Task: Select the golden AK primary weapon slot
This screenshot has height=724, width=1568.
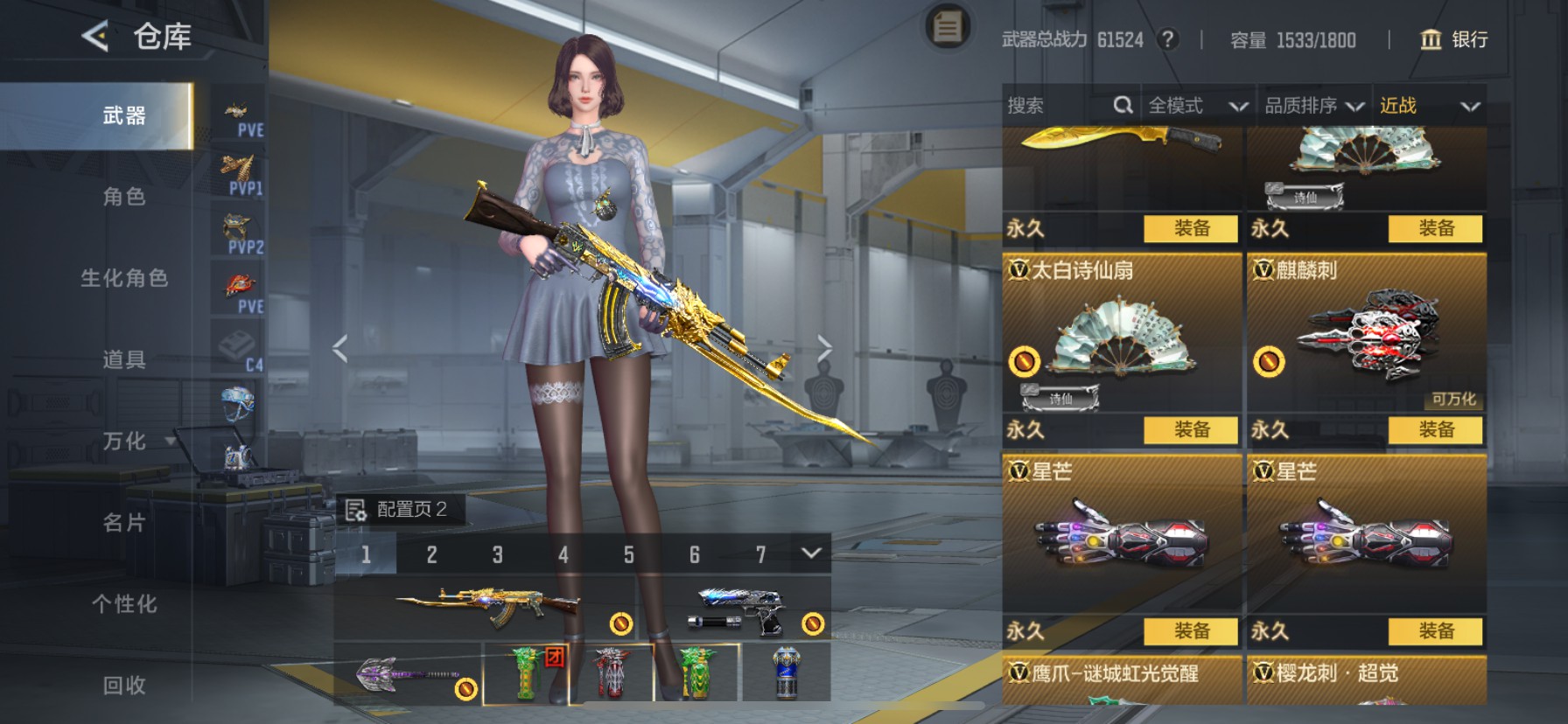Action: [x=486, y=609]
